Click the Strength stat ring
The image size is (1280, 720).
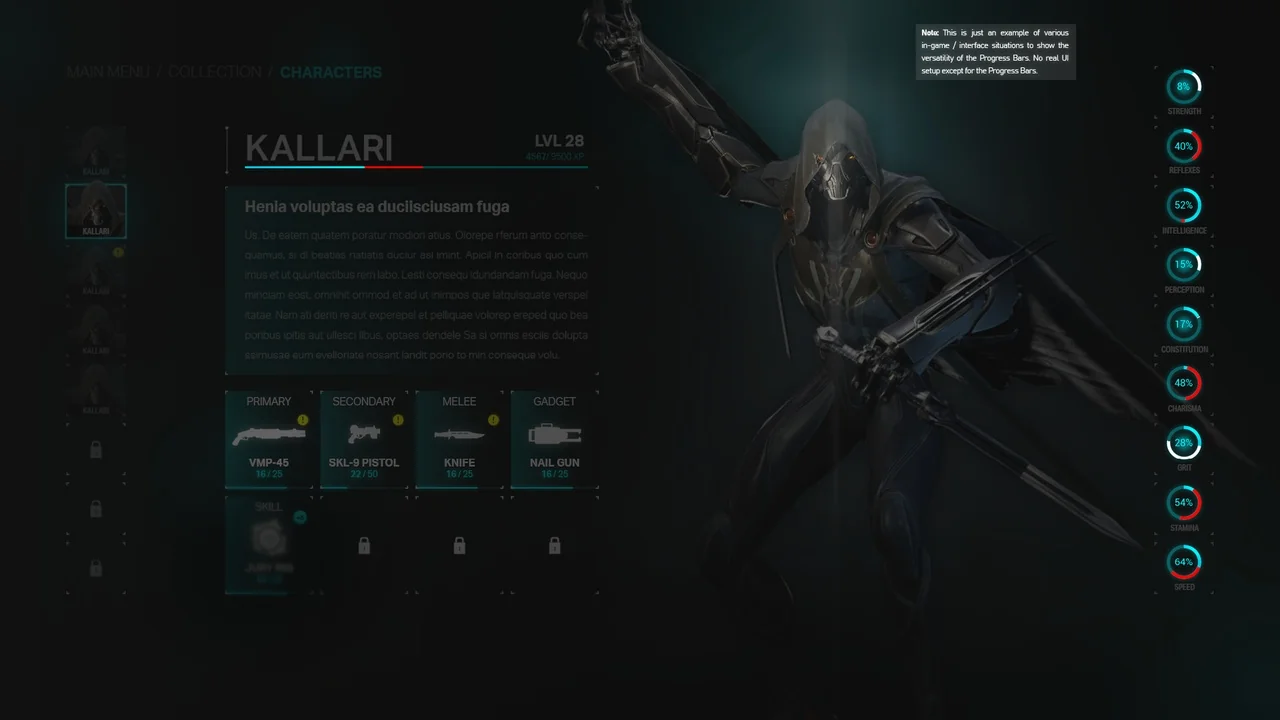pos(1184,87)
